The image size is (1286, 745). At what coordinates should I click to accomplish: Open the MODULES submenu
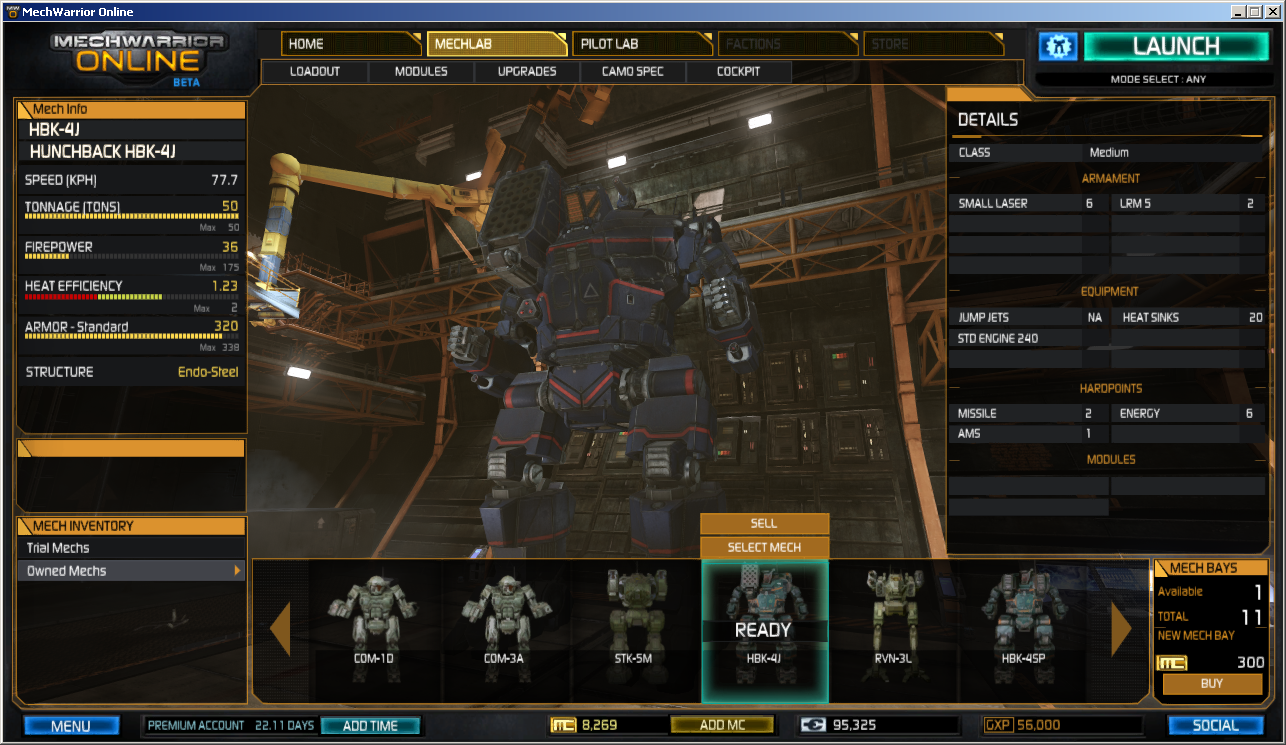[x=421, y=72]
